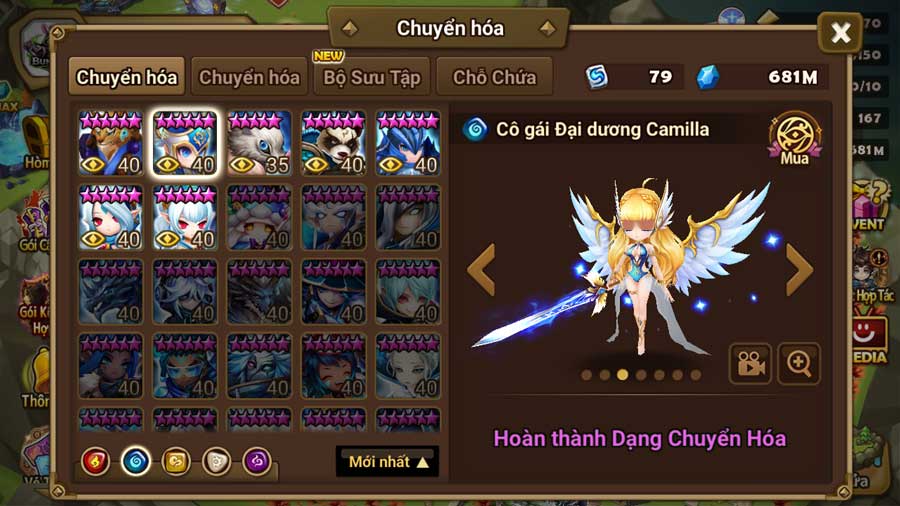Switch to the Bộ Sưu Tập tab
Screen dimensions: 900x506
(x=372, y=77)
